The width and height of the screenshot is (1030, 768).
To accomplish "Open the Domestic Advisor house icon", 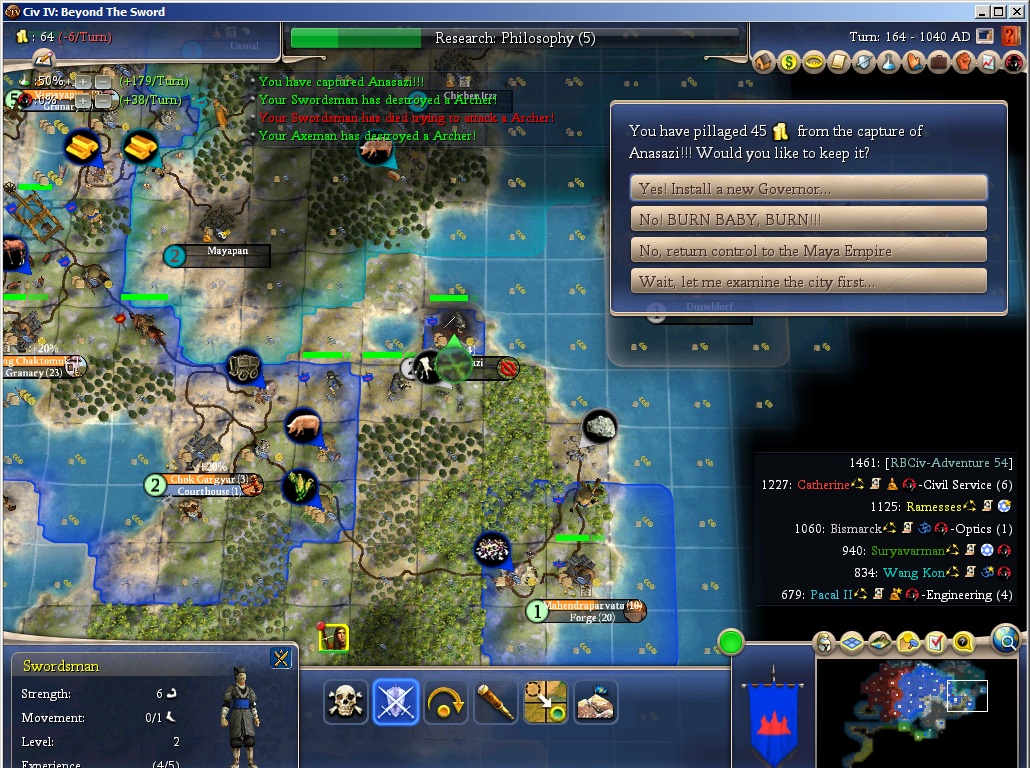I will coord(765,62).
